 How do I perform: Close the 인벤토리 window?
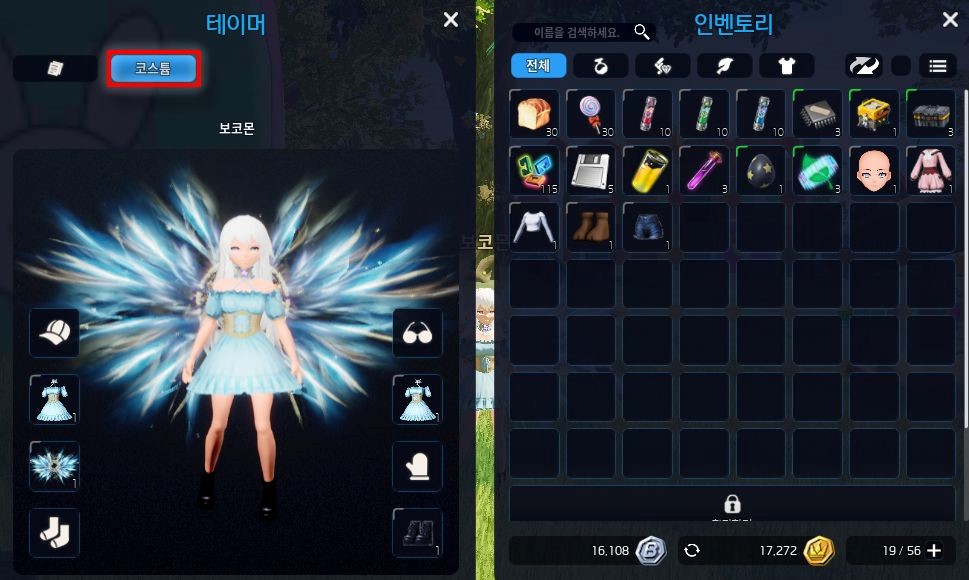(x=950, y=20)
